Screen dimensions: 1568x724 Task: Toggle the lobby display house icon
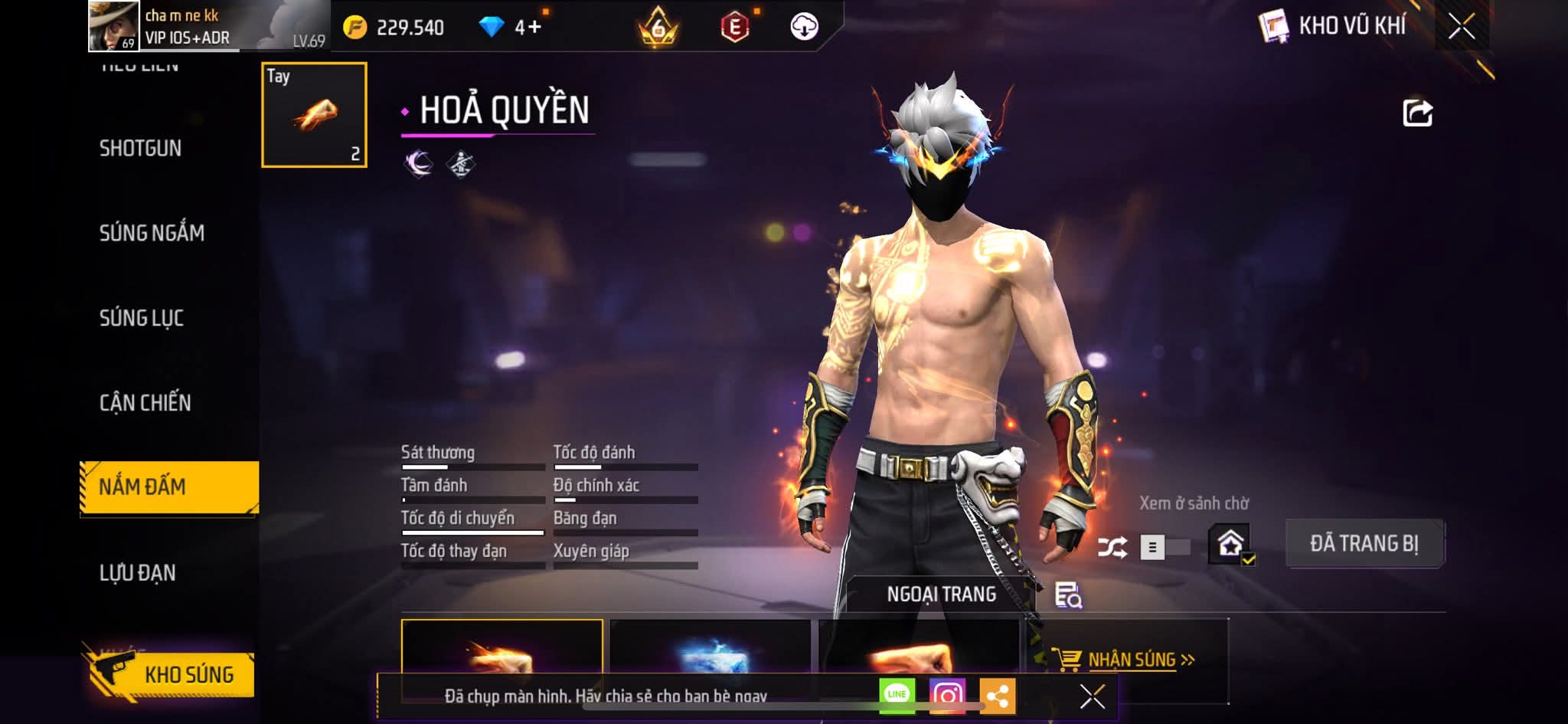[1230, 545]
